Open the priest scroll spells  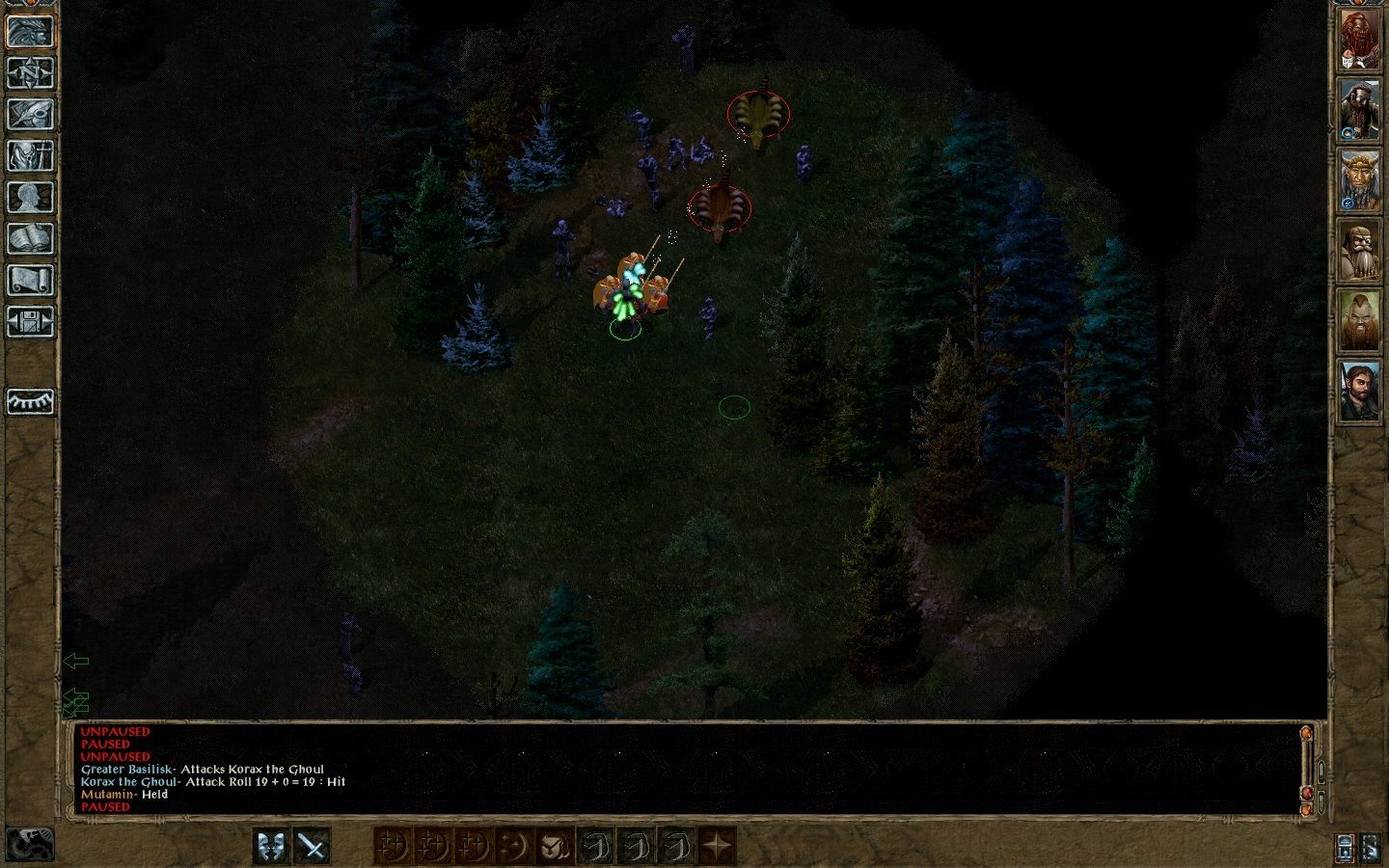click(x=30, y=280)
